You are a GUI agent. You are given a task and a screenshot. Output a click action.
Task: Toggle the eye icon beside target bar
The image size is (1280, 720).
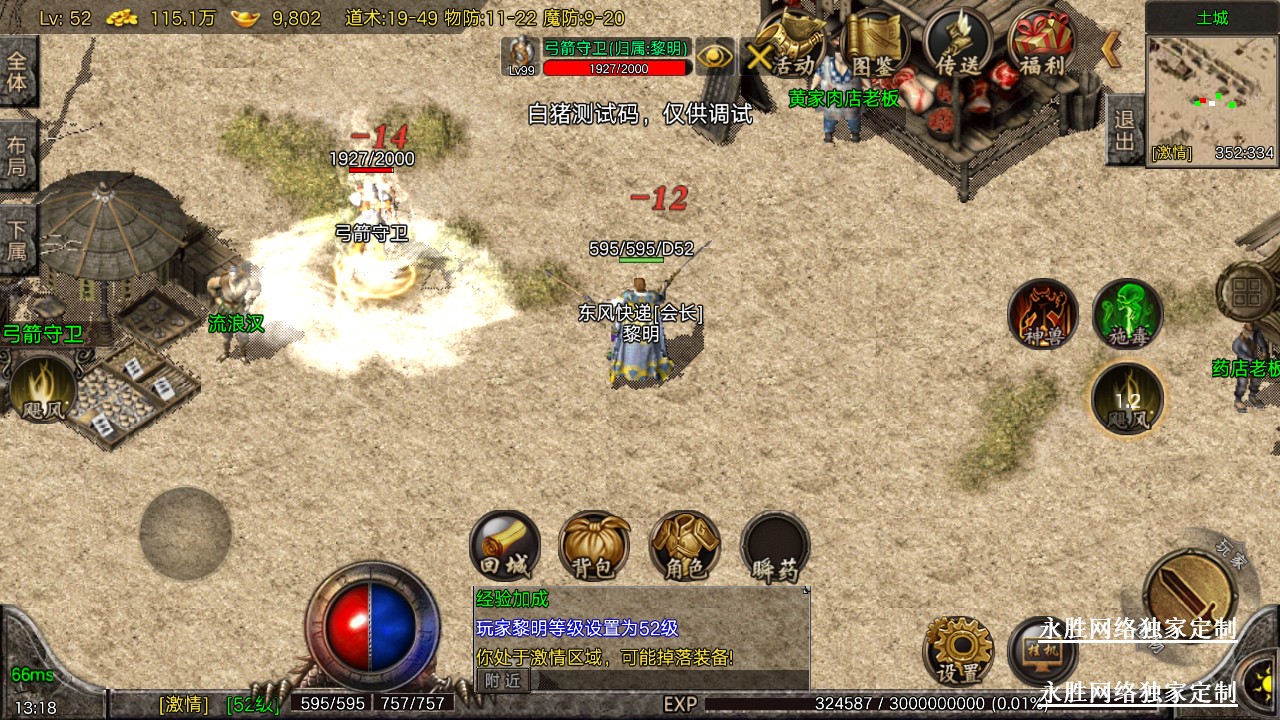(715, 56)
